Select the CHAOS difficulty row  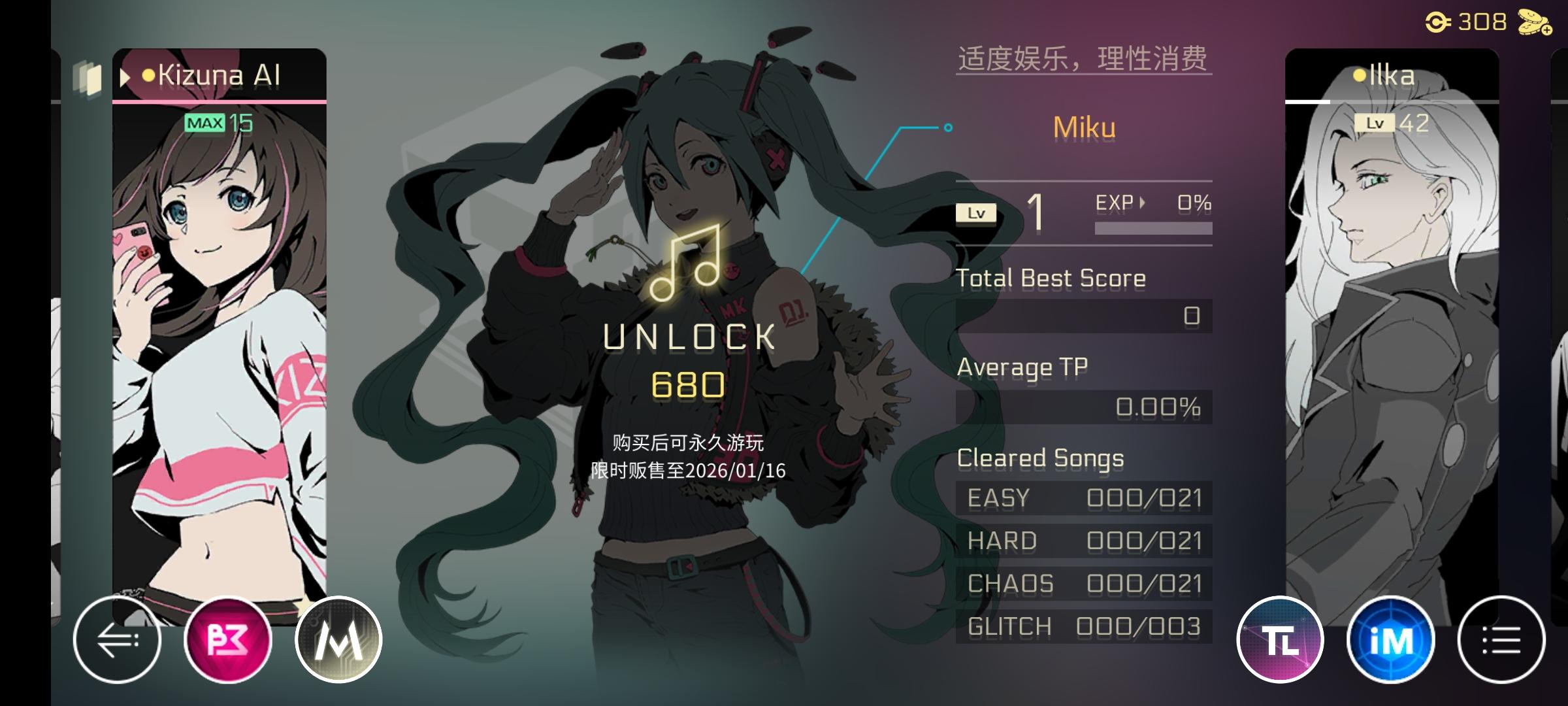coord(1081,583)
